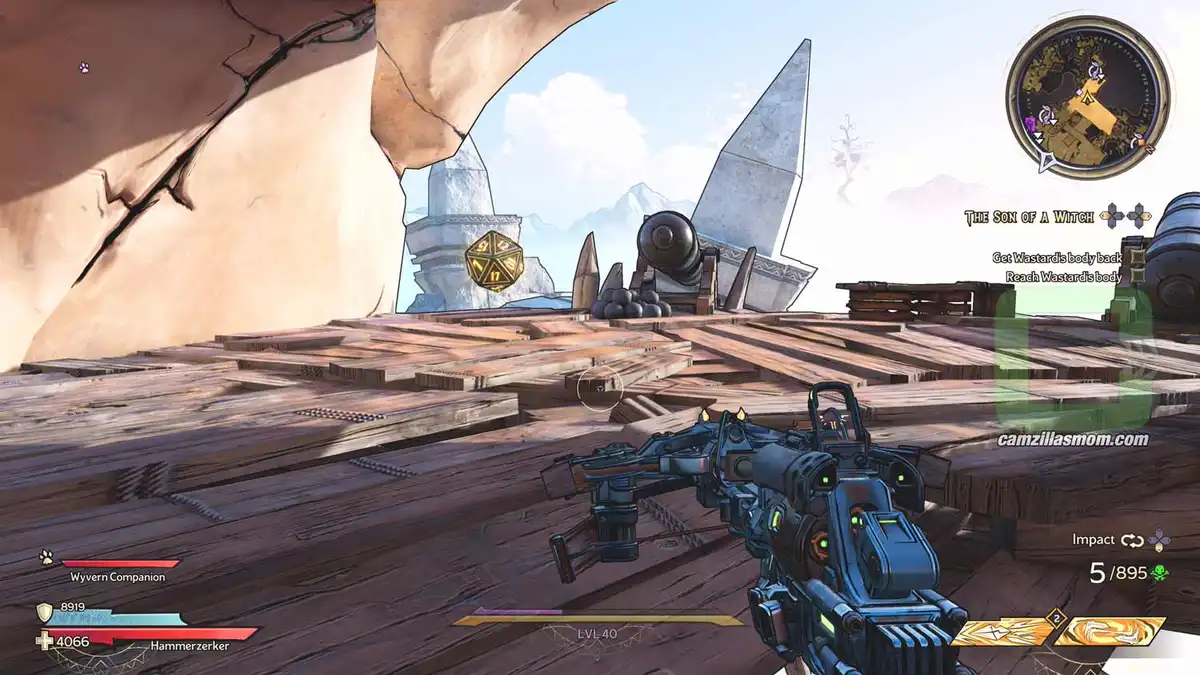Click the health cross icon beside 4066
Viewport: 1200px width, 675px height.
[x=43, y=642]
